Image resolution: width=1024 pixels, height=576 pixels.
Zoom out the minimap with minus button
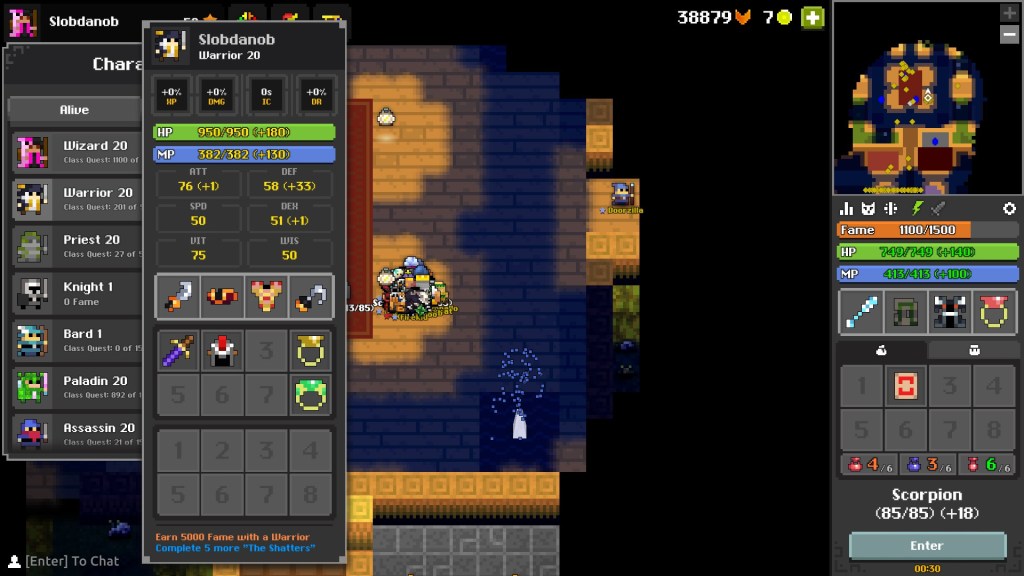1009,35
